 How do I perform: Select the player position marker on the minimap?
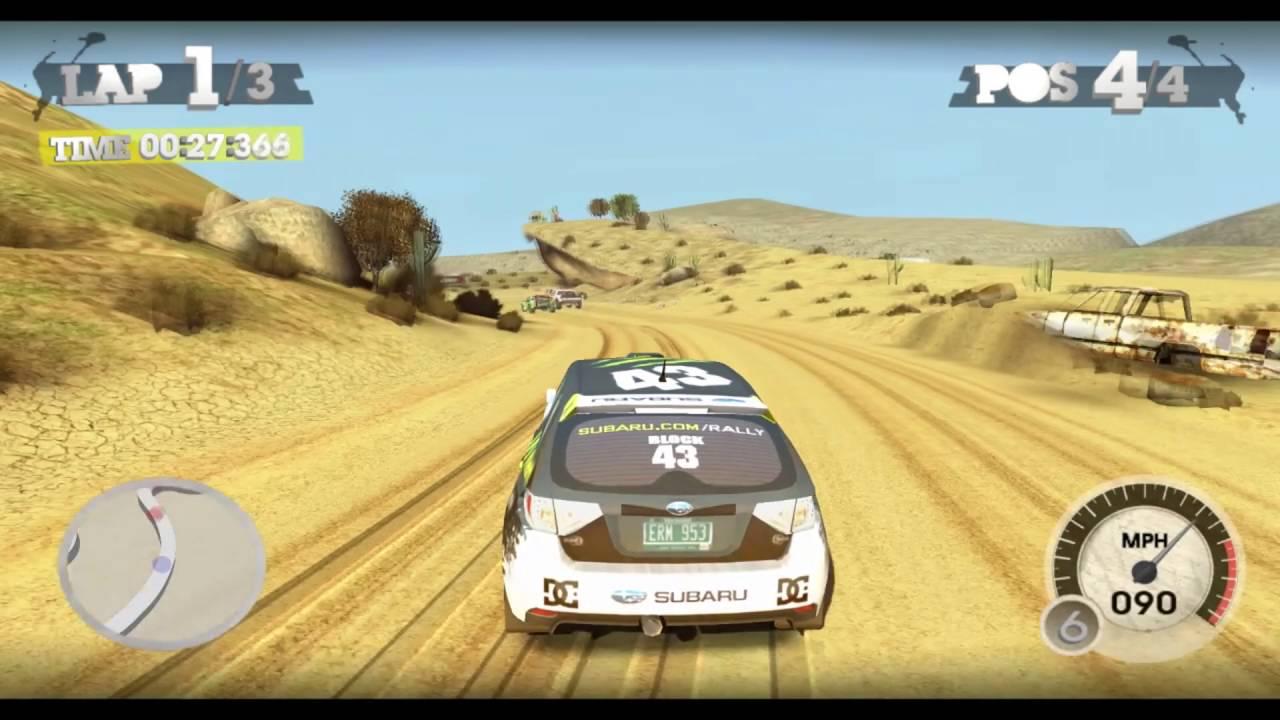[162, 564]
